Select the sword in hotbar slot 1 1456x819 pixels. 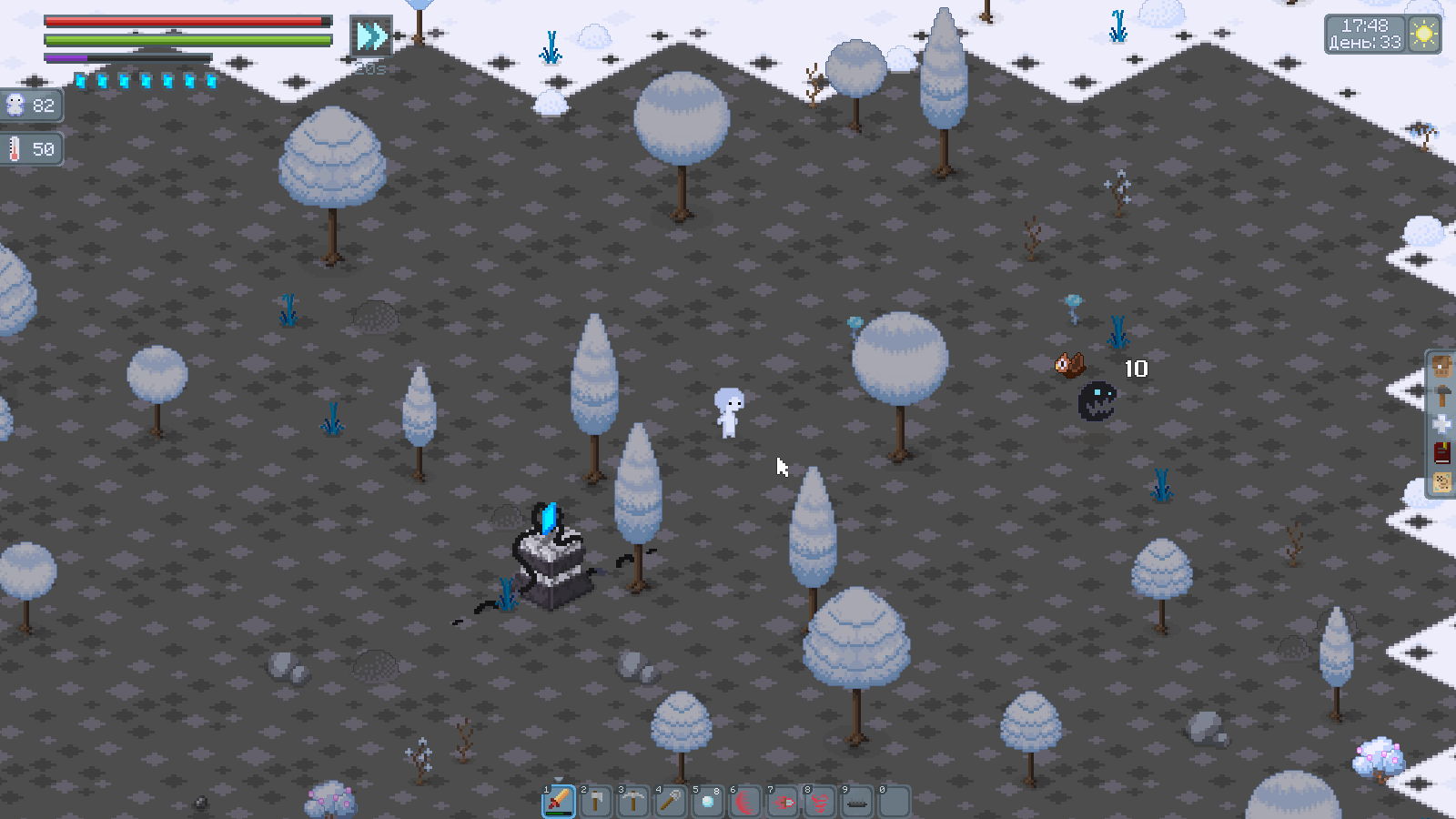tap(559, 802)
